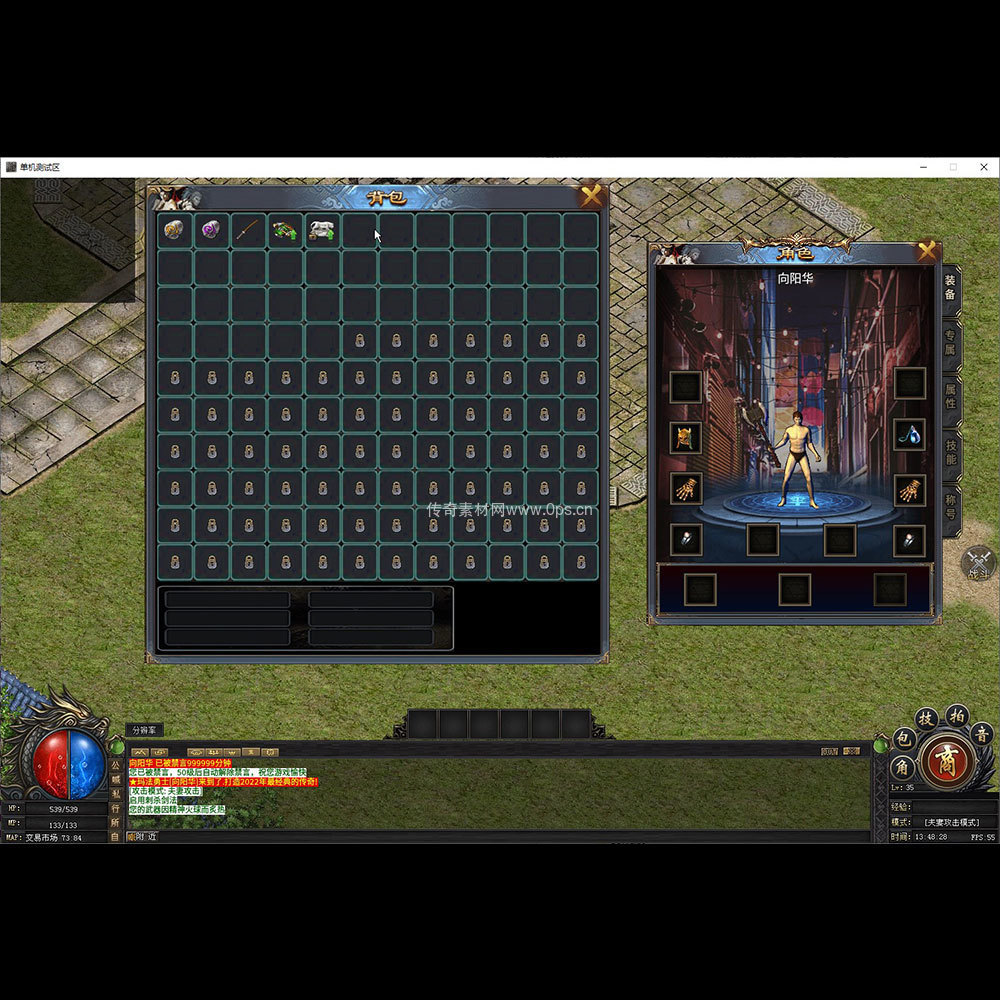
Task: Close the 角色 character window
Action: [x=927, y=251]
